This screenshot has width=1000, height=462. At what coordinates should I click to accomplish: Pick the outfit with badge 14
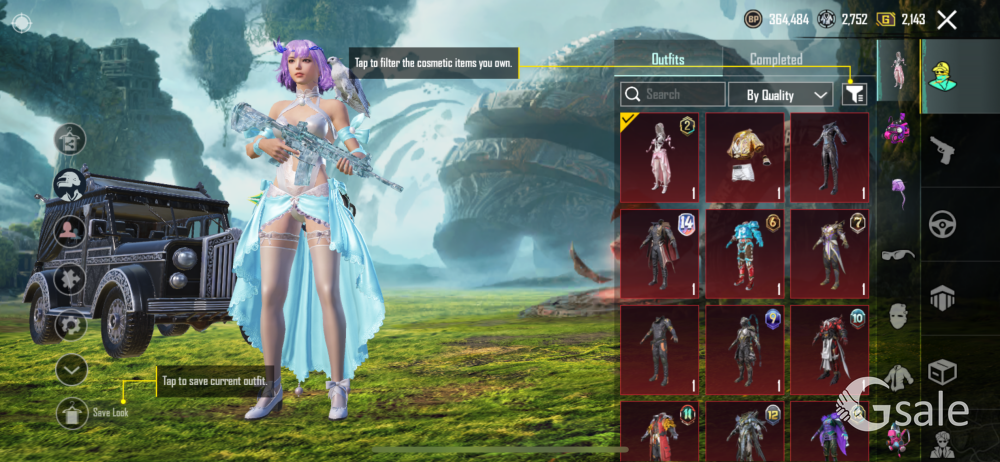coord(659,253)
